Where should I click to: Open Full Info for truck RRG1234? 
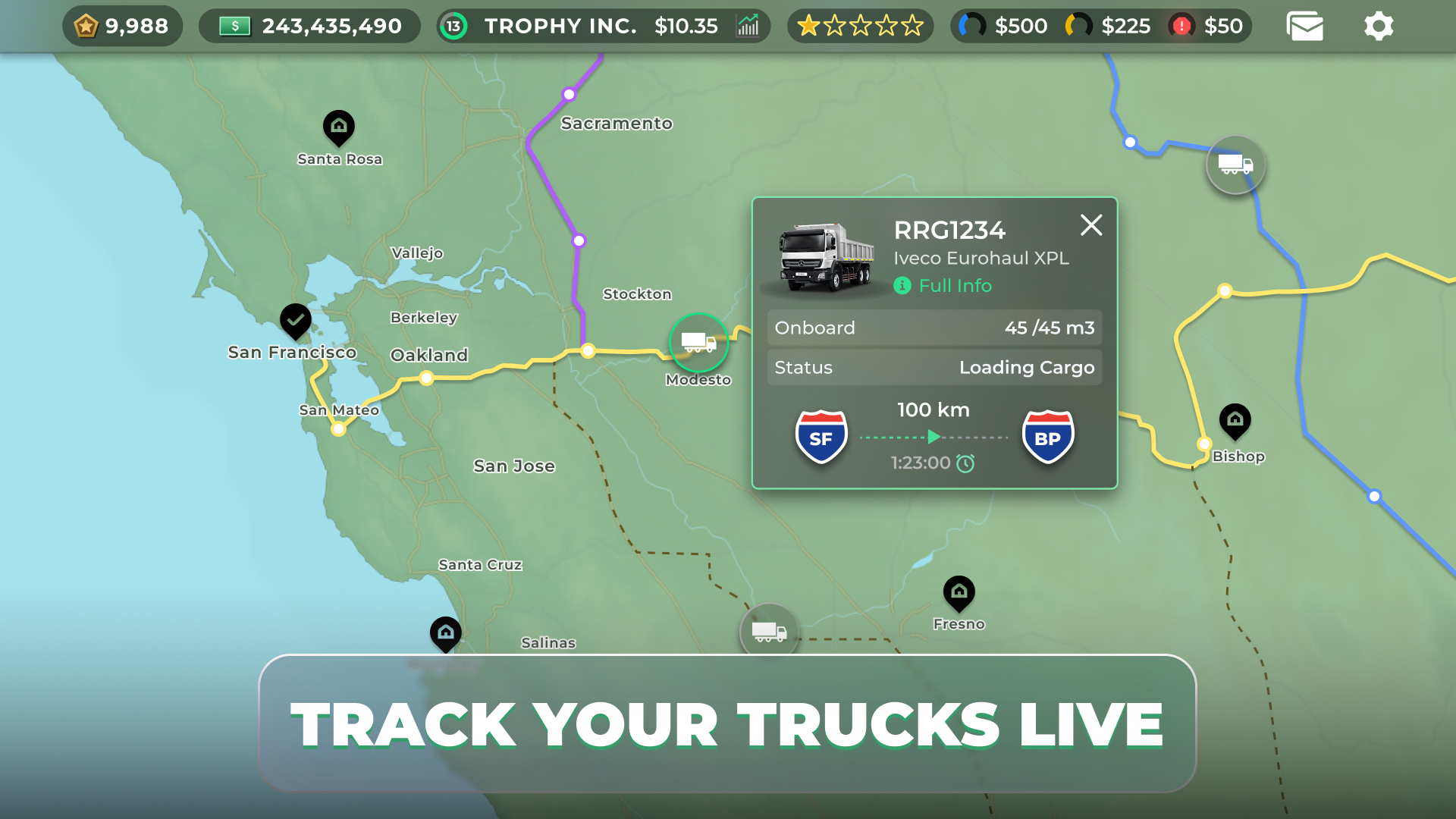(954, 286)
